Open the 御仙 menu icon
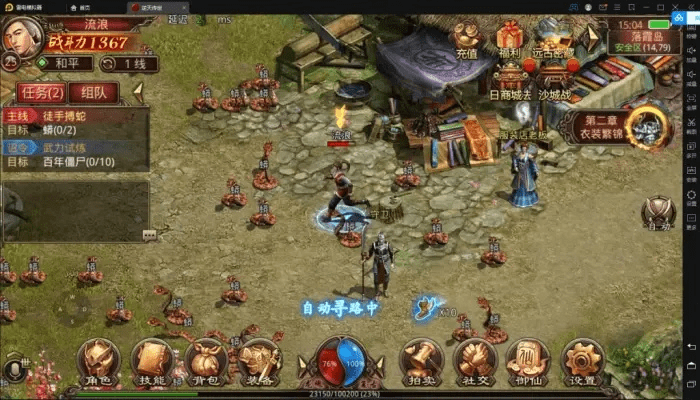This screenshot has height=400, width=700. coord(527,361)
